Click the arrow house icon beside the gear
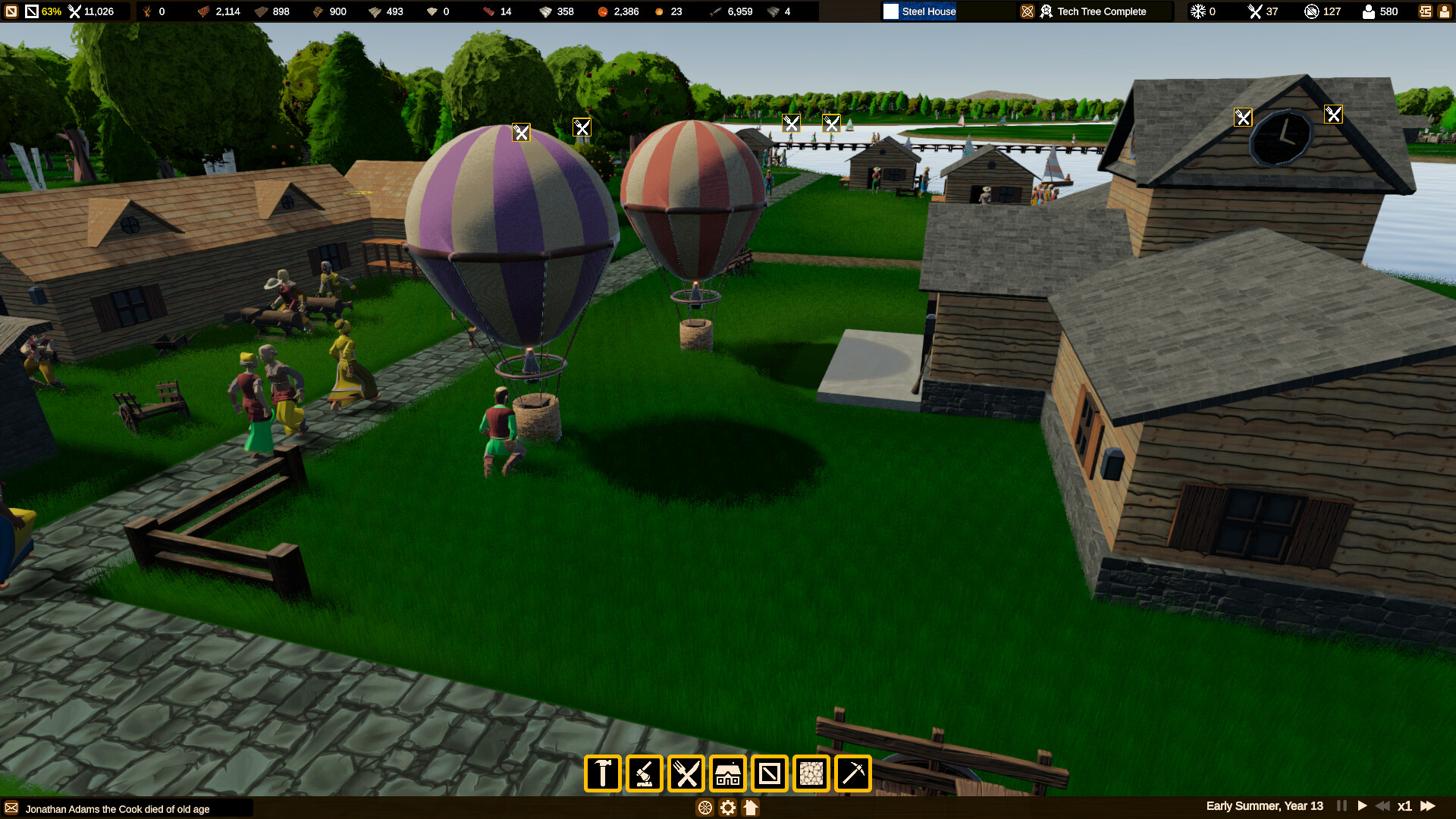Image resolution: width=1456 pixels, height=819 pixels. 751,808
